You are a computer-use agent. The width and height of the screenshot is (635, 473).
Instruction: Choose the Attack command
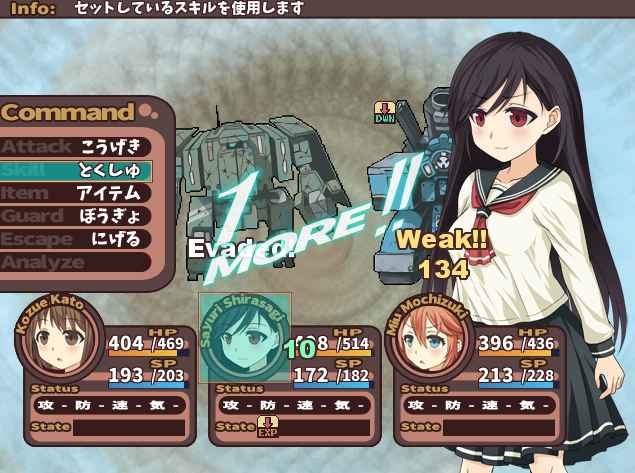76,147
